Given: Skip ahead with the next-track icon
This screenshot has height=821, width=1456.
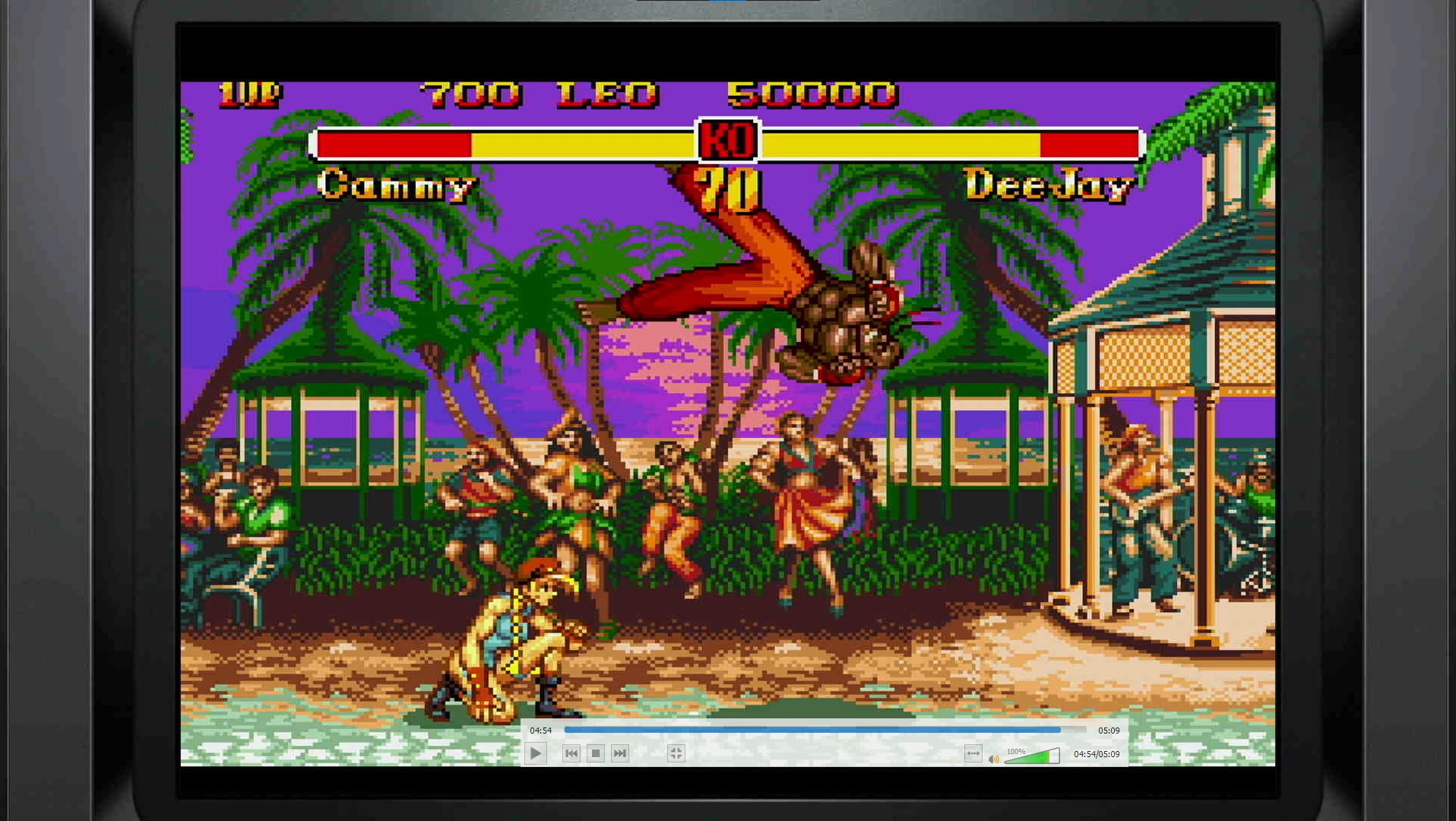Looking at the screenshot, I should tap(619, 753).
